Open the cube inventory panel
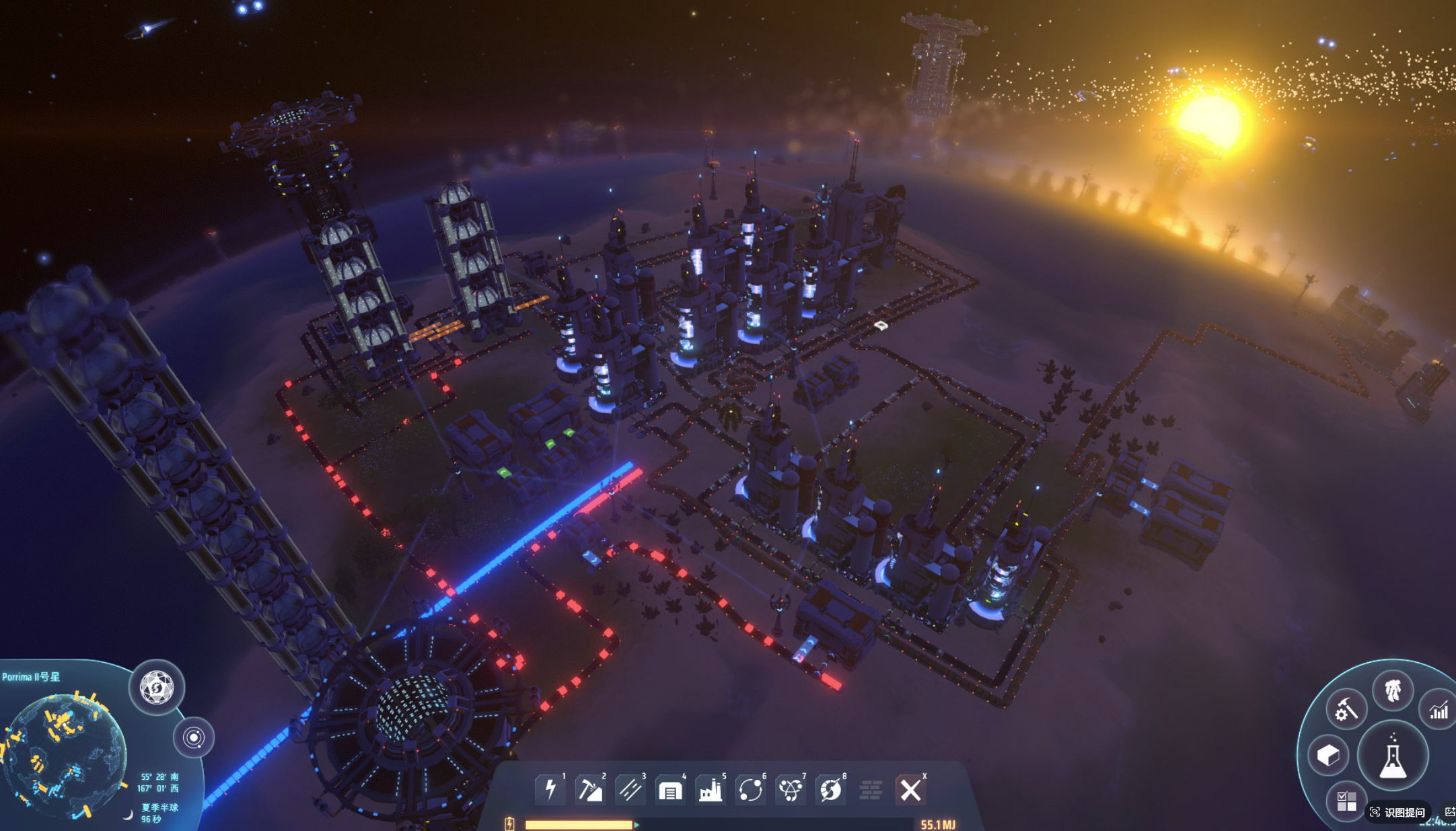Screen dimensions: 1456x831 (x=1328, y=755)
